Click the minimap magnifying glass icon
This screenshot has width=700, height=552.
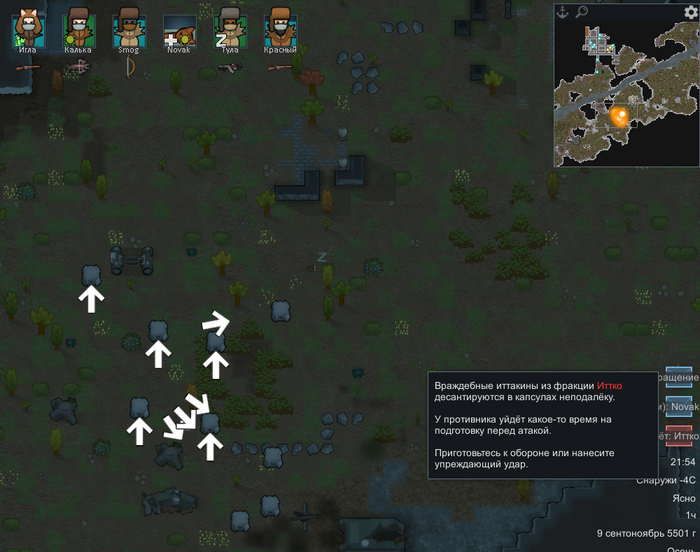581,12
